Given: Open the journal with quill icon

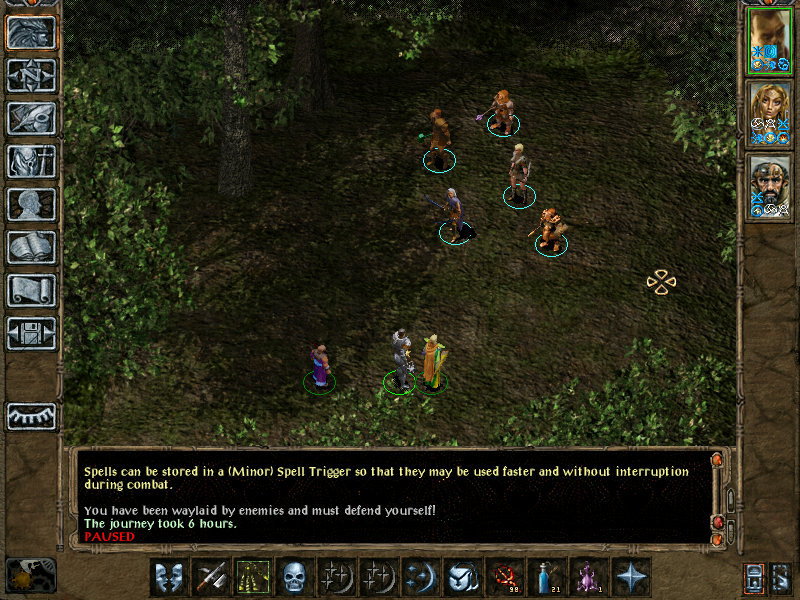Looking at the screenshot, I should pos(31,118).
